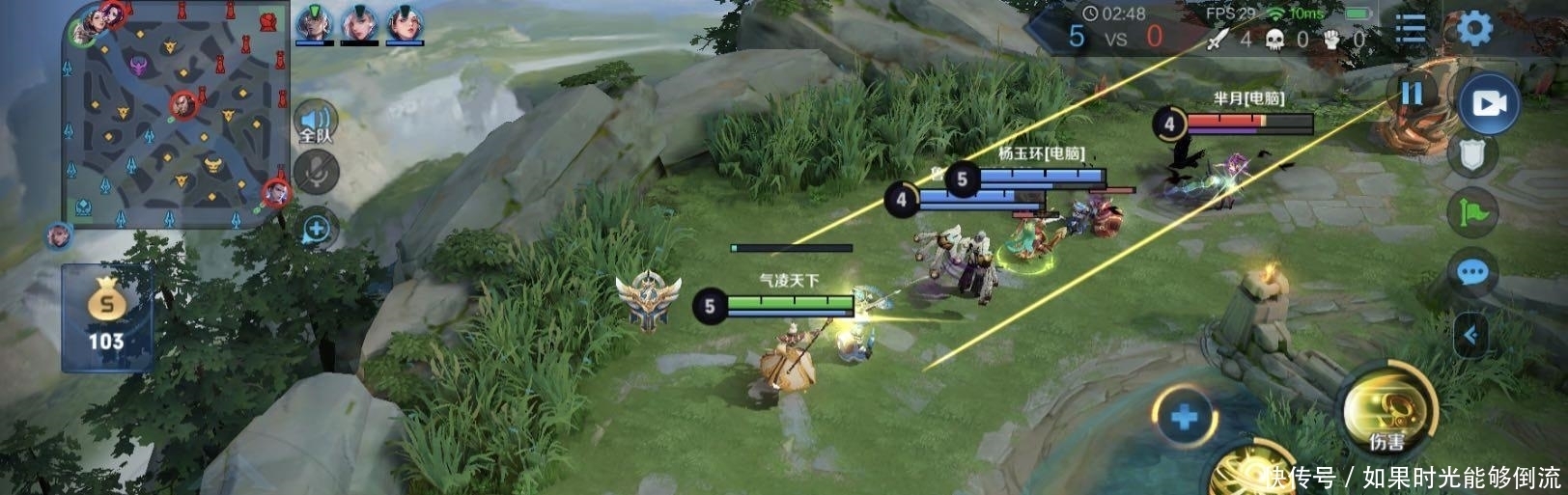Viewport: 1568px width, 495px height.
Task: Open the shop with the gold bag
Action: tap(106, 317)
